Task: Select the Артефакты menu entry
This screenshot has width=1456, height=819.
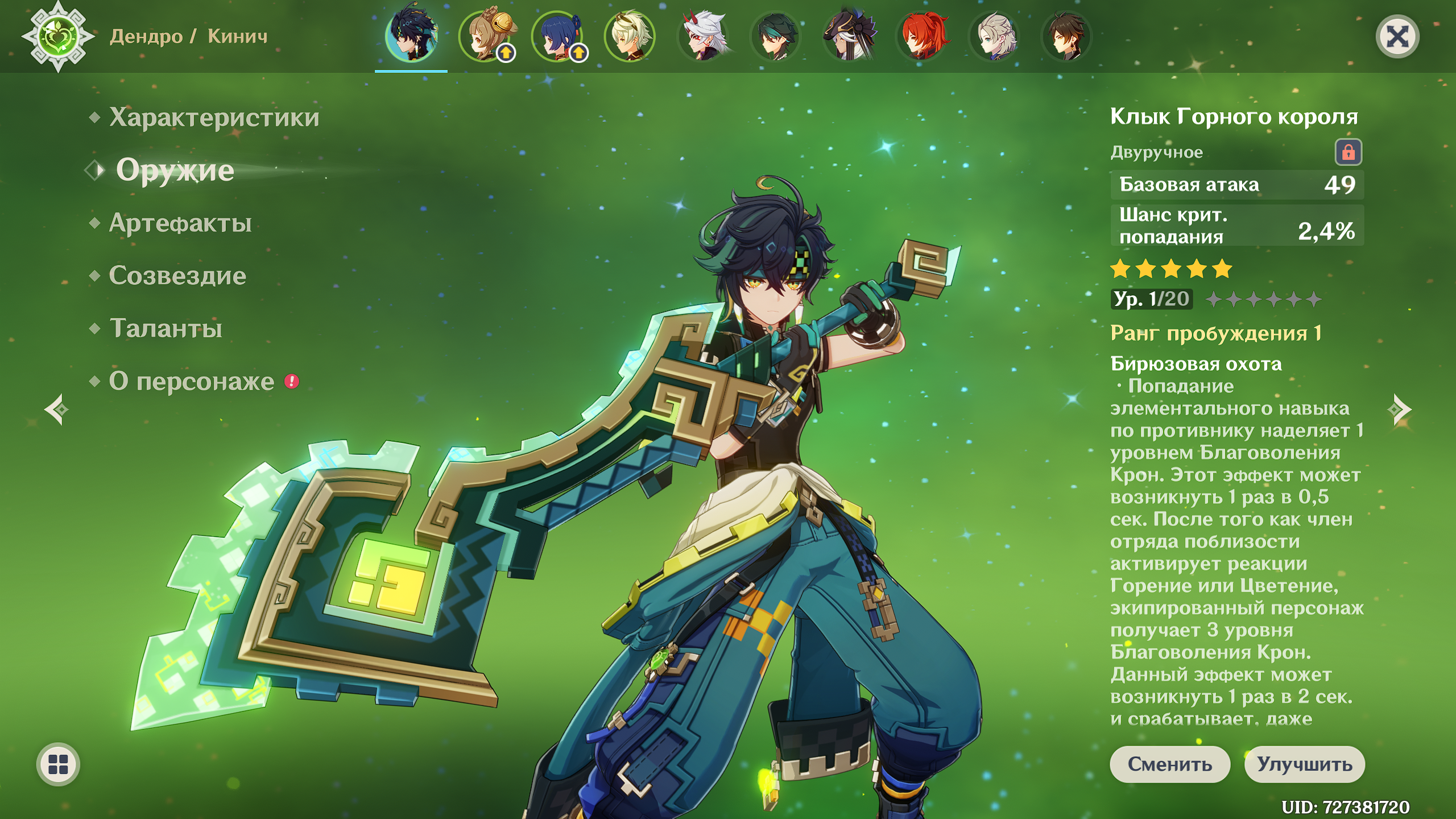Action: click(x=180, y=223)
